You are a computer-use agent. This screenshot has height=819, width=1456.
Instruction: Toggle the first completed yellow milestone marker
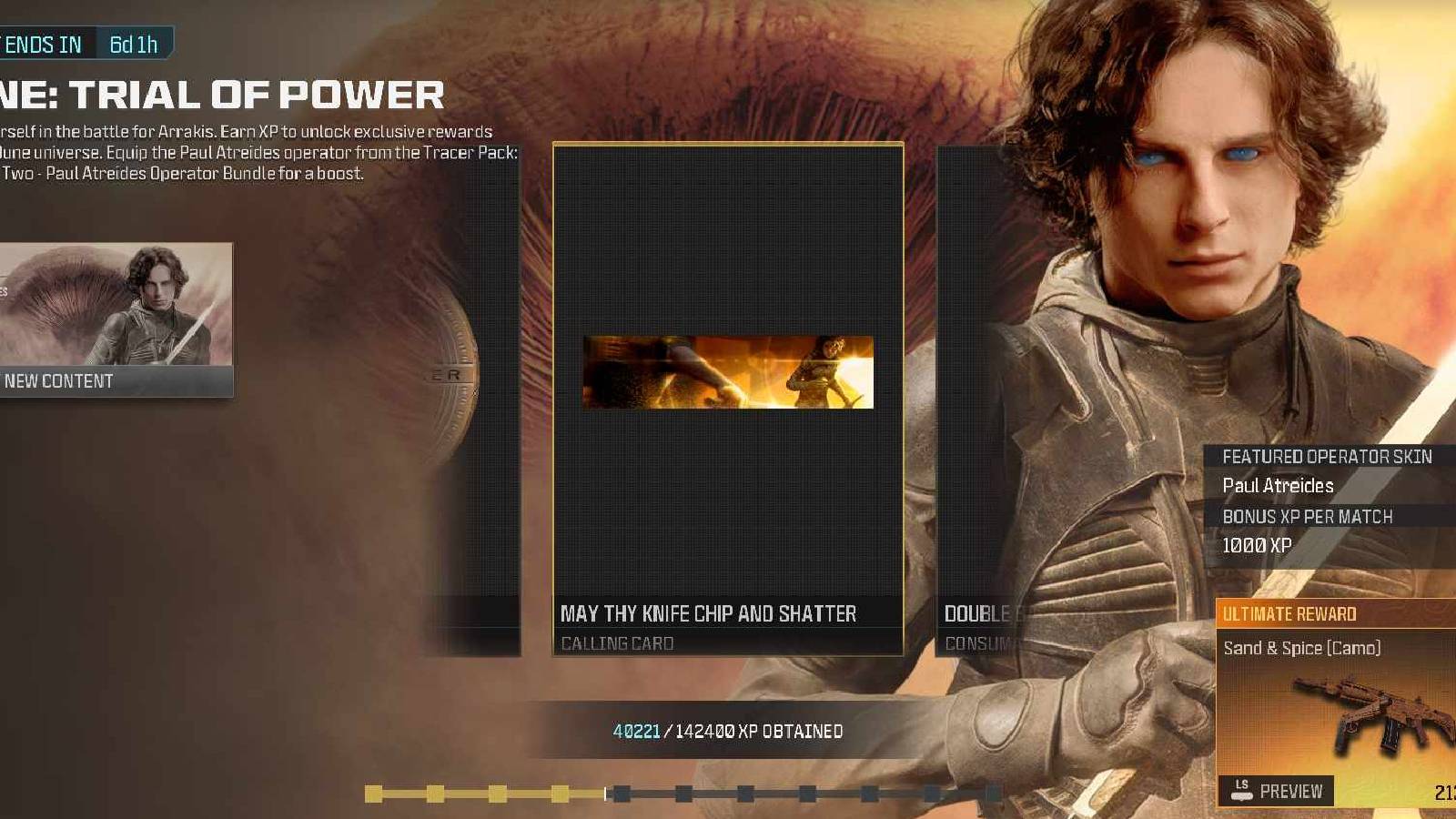tap(373, 793)
